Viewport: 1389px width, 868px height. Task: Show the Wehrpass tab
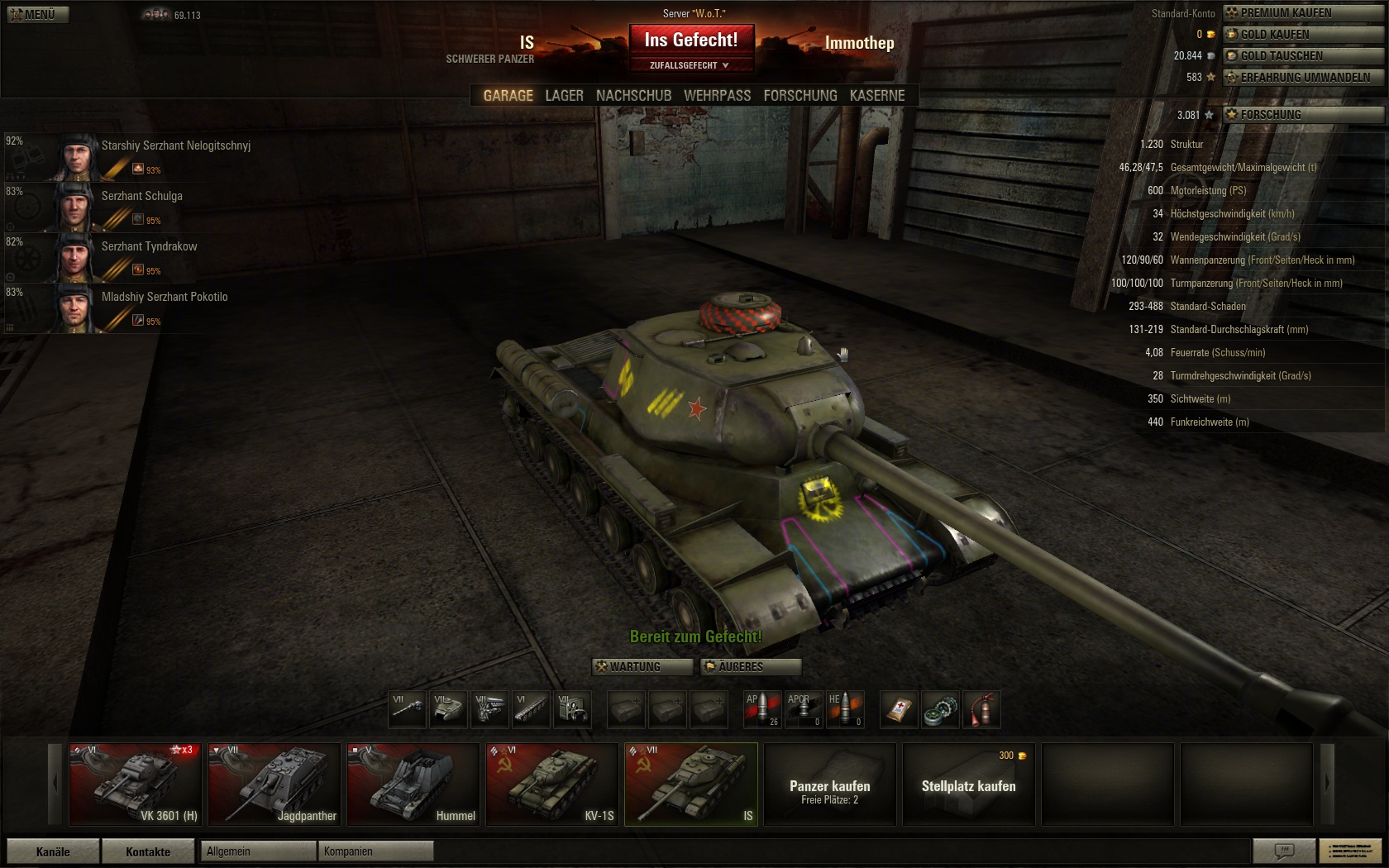click(x=717, y=96)
